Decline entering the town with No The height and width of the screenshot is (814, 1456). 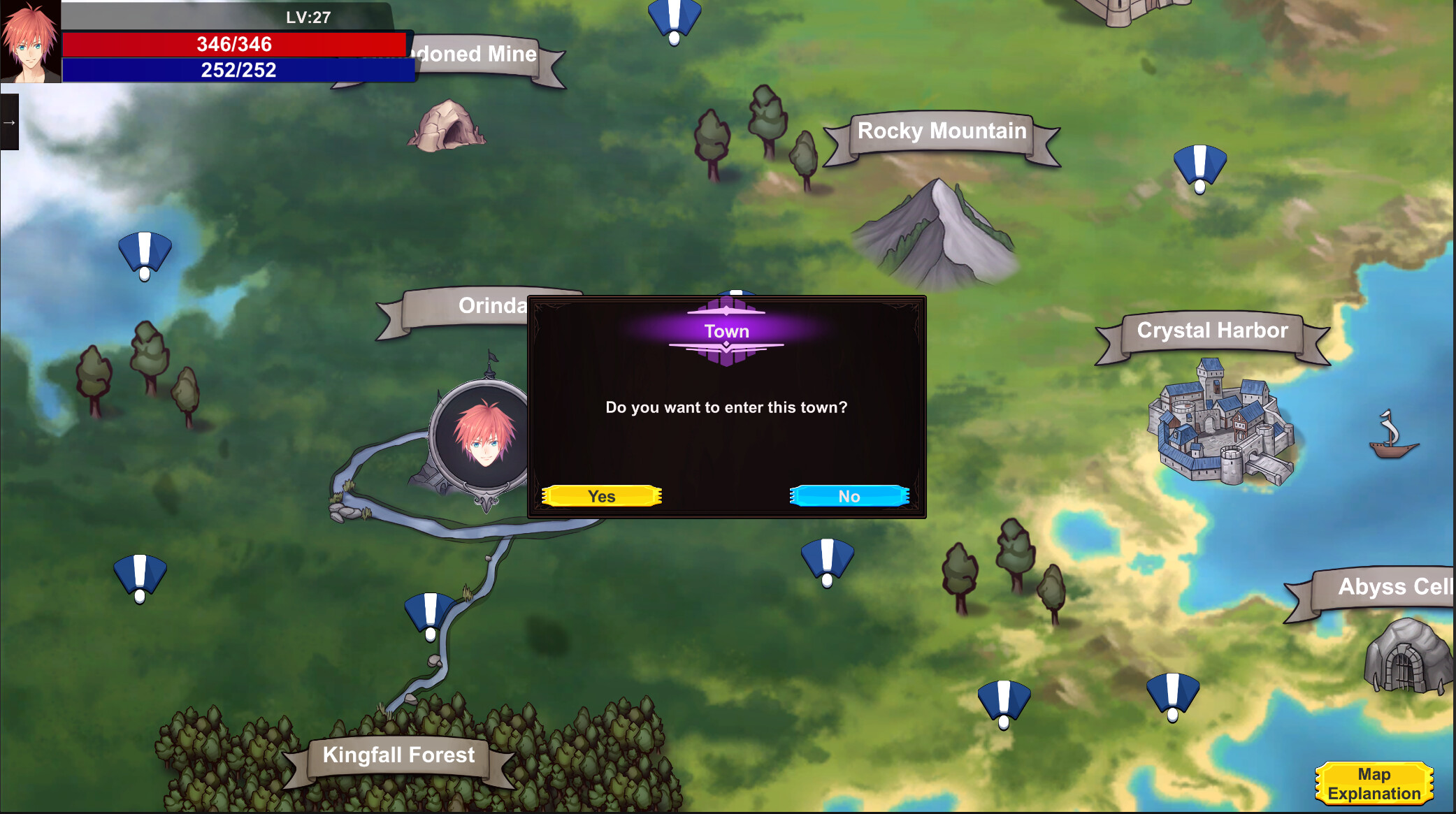[849, 496]
